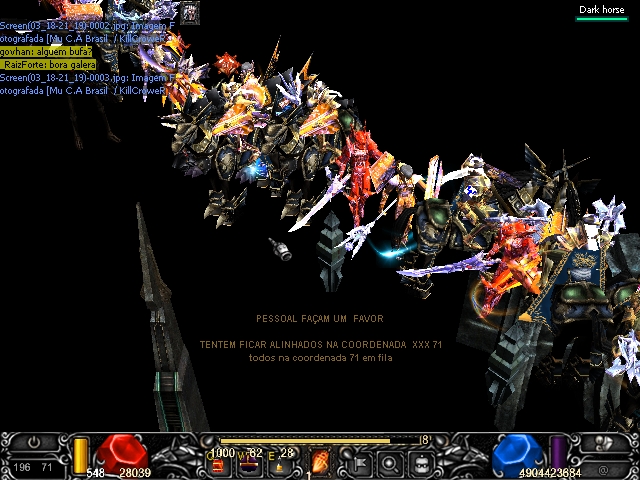Open the flag button on the bar
Viewport: 640px width, 480px height.
[358, 462]
